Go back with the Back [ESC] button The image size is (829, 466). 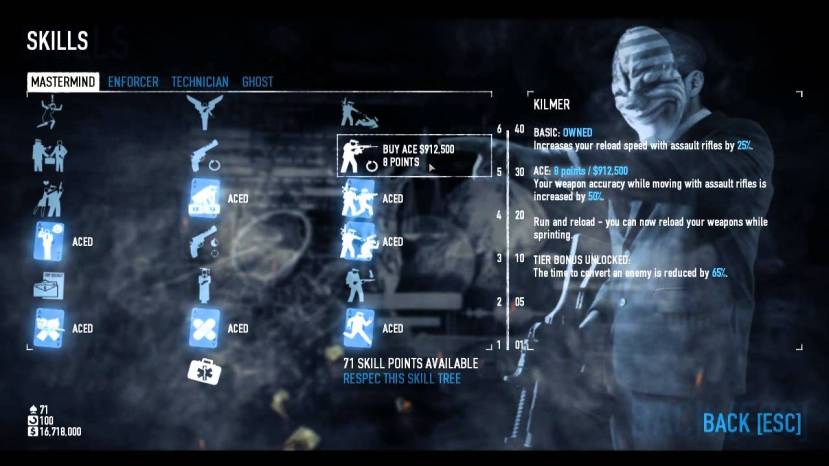(751, 423)
